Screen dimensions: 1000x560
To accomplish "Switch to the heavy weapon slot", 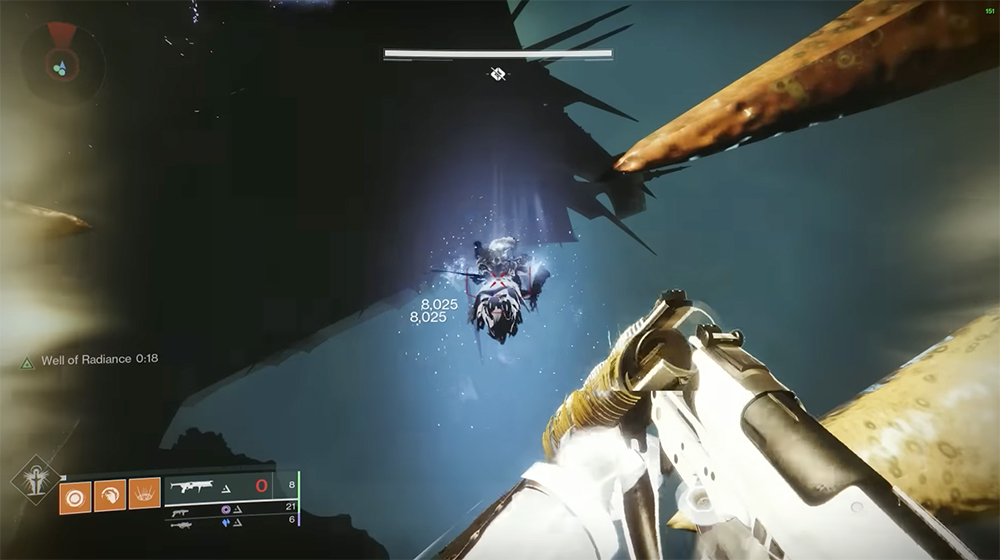I will coord(181,523).
